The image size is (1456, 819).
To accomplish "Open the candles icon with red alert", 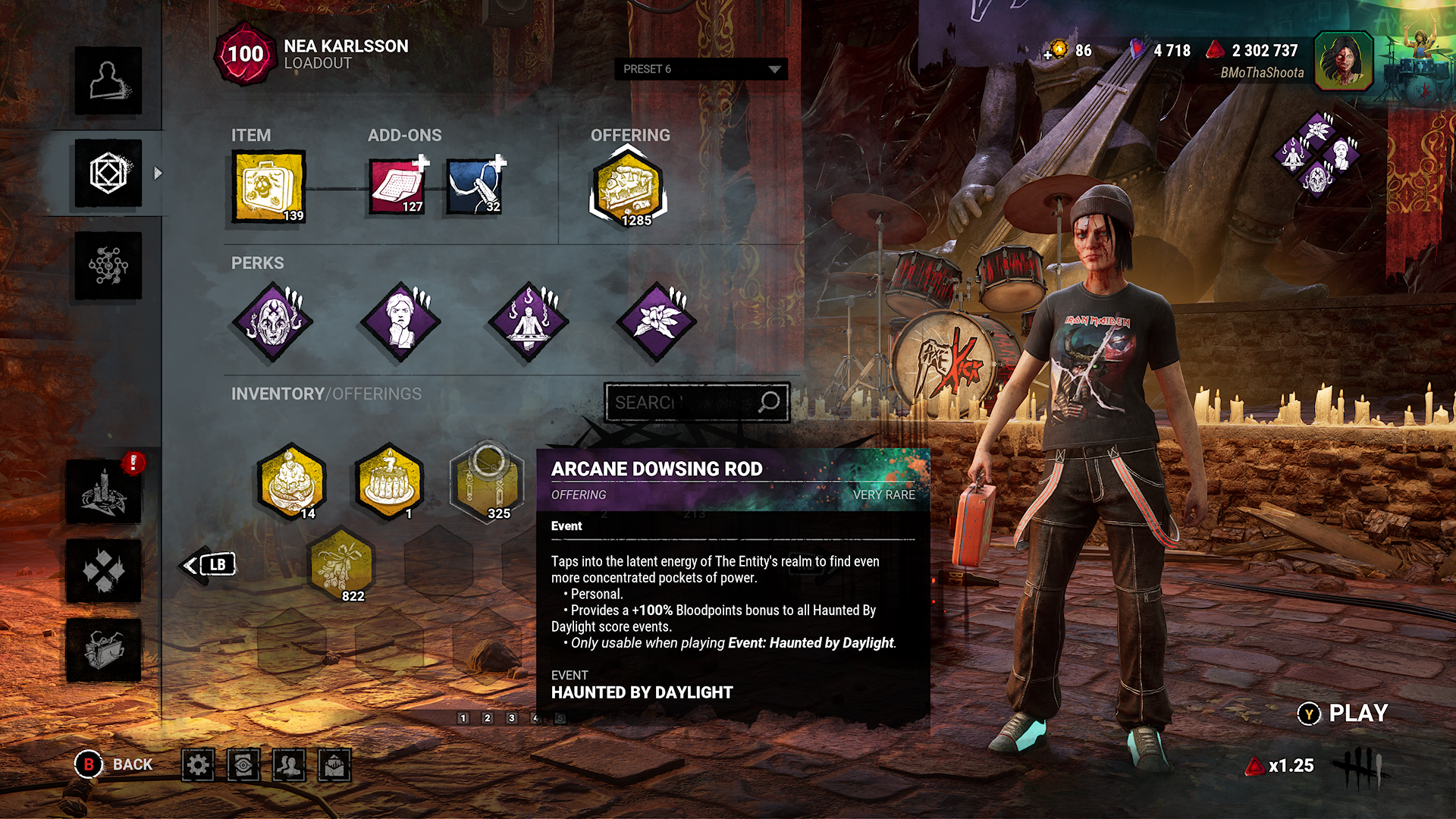I will (104, 491).
